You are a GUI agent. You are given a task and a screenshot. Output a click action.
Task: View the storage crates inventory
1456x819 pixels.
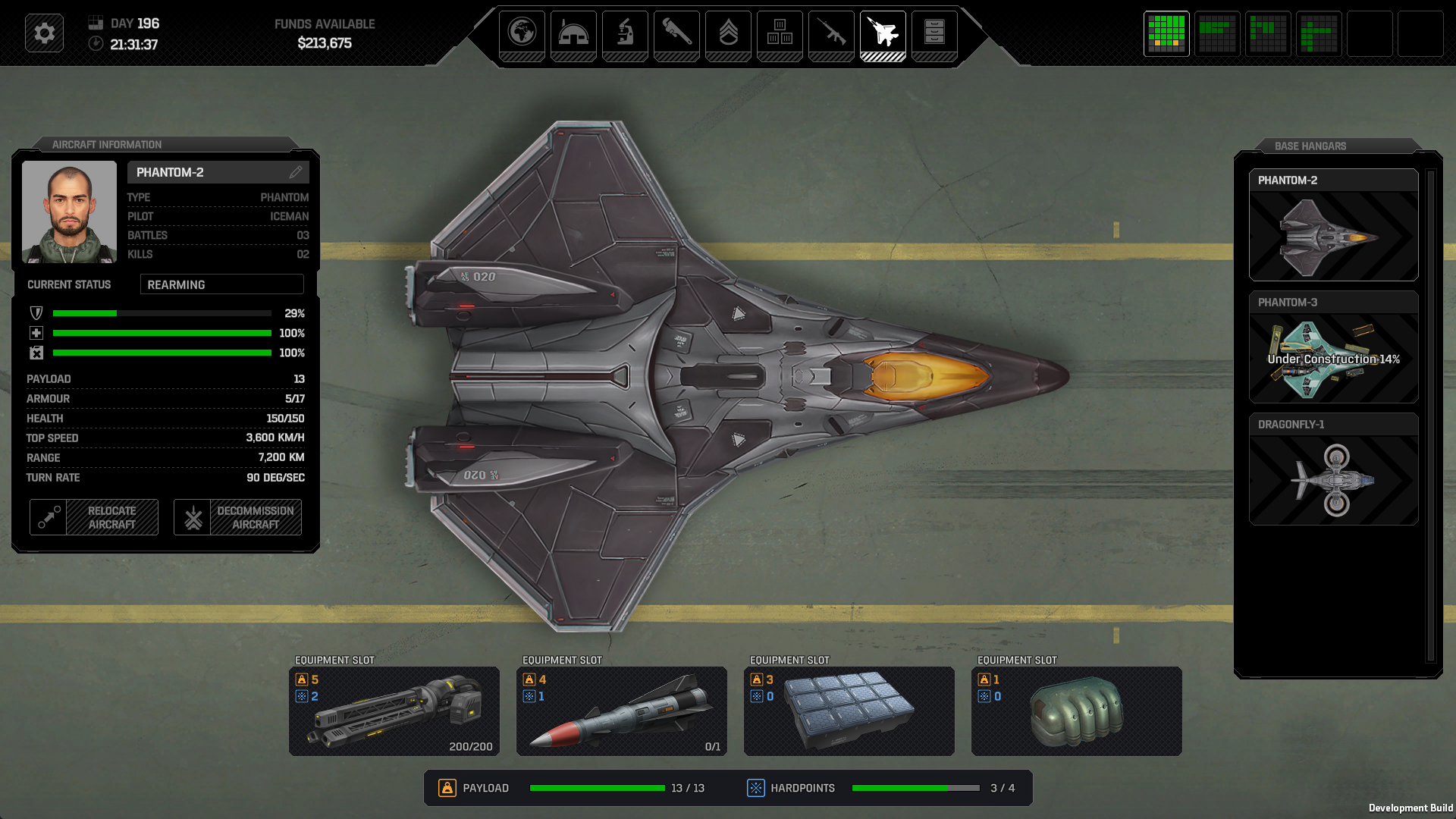[x=780, y=34]
